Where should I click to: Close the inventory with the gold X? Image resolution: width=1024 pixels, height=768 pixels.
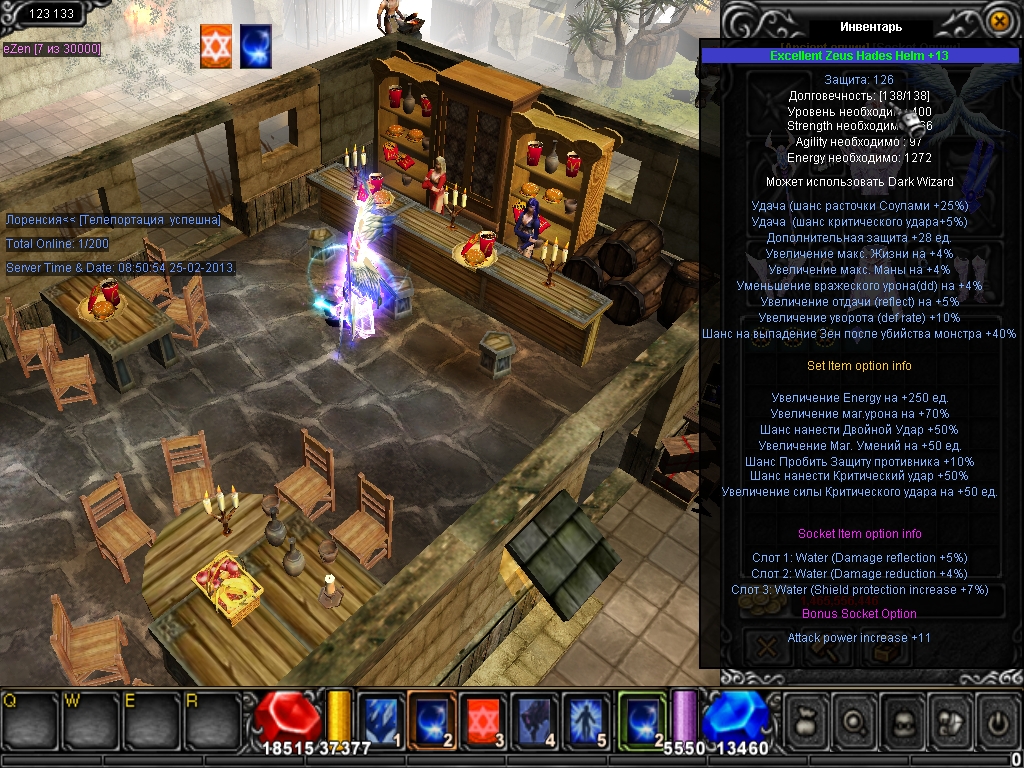pyautogui.click(x=998, y=20)
